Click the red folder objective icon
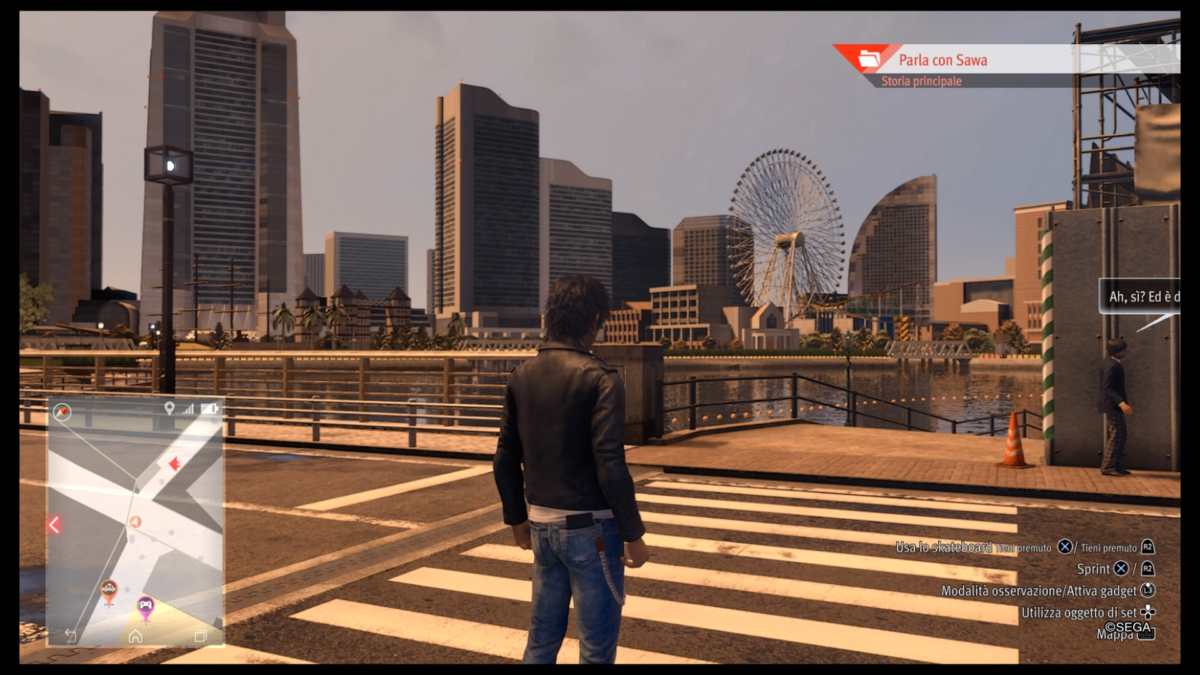 pyautogui.click(x=868, y=59)
